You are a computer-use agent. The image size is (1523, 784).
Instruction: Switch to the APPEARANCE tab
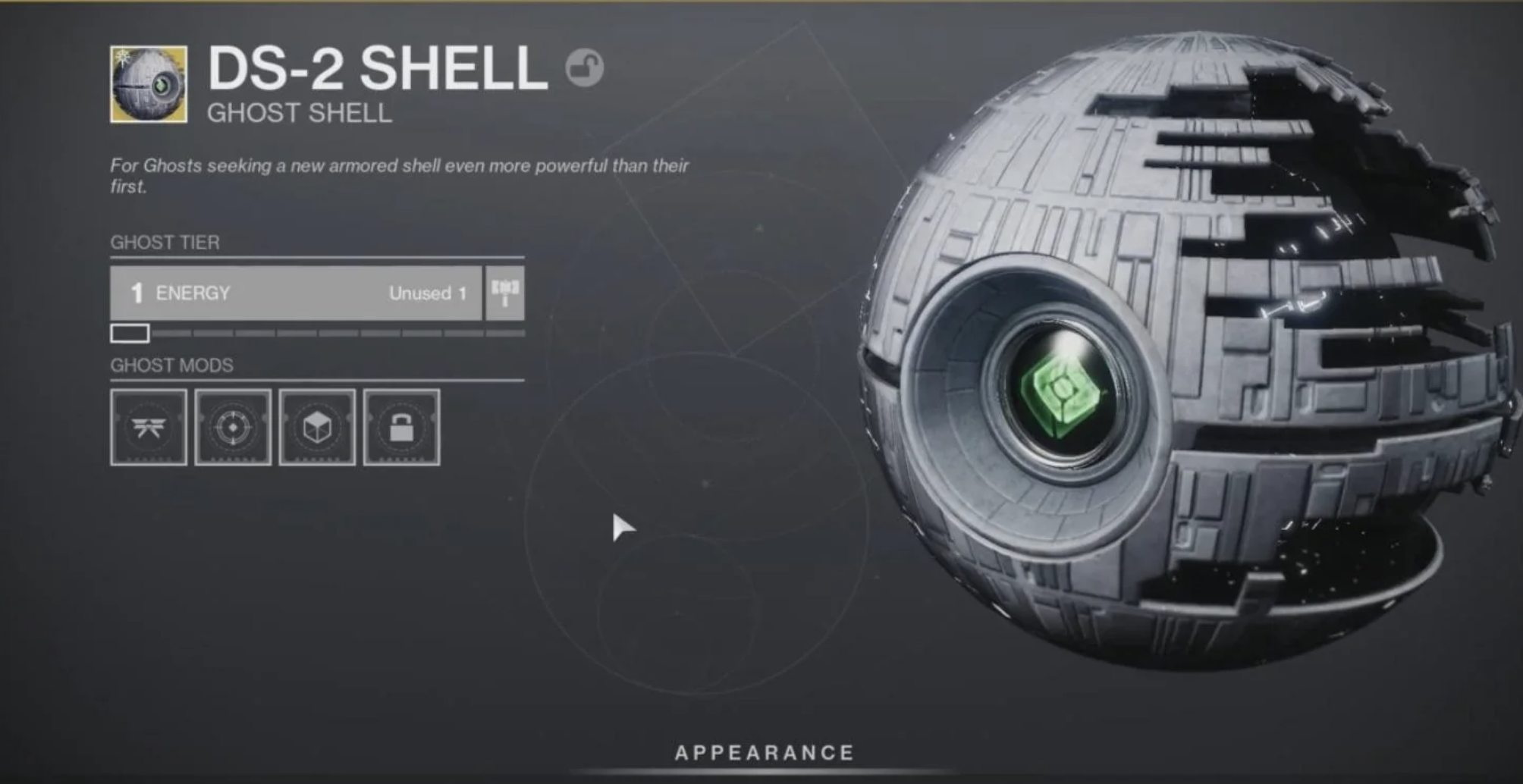click(765, 752)
